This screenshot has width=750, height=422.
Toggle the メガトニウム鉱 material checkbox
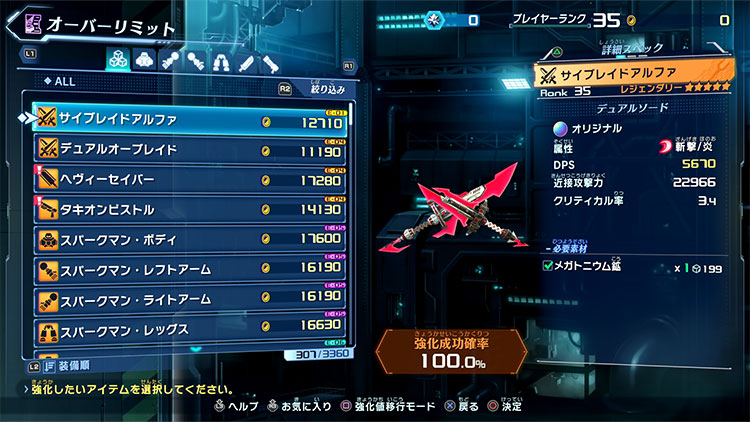547,265
